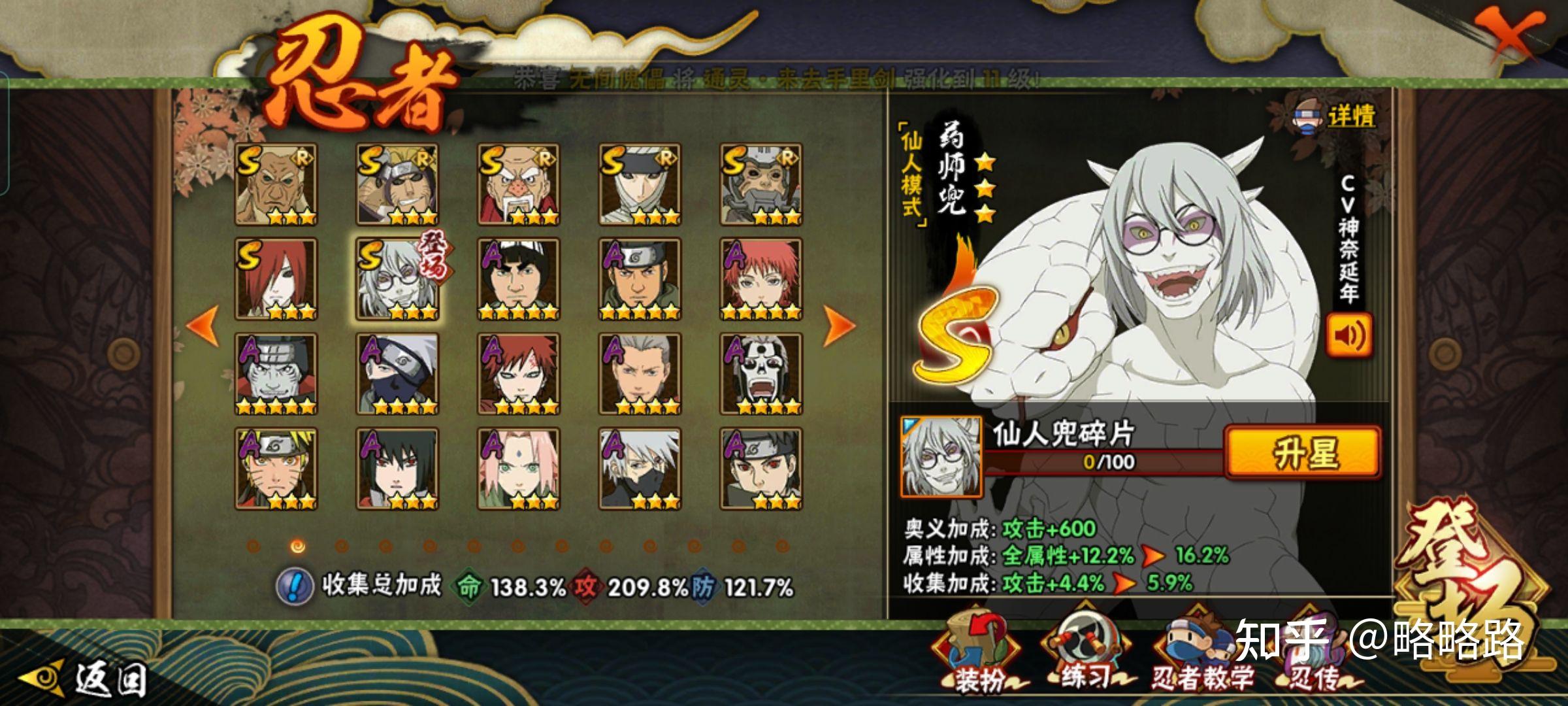Show collection bonus info exclamation icon

click(x=294, y=586)
